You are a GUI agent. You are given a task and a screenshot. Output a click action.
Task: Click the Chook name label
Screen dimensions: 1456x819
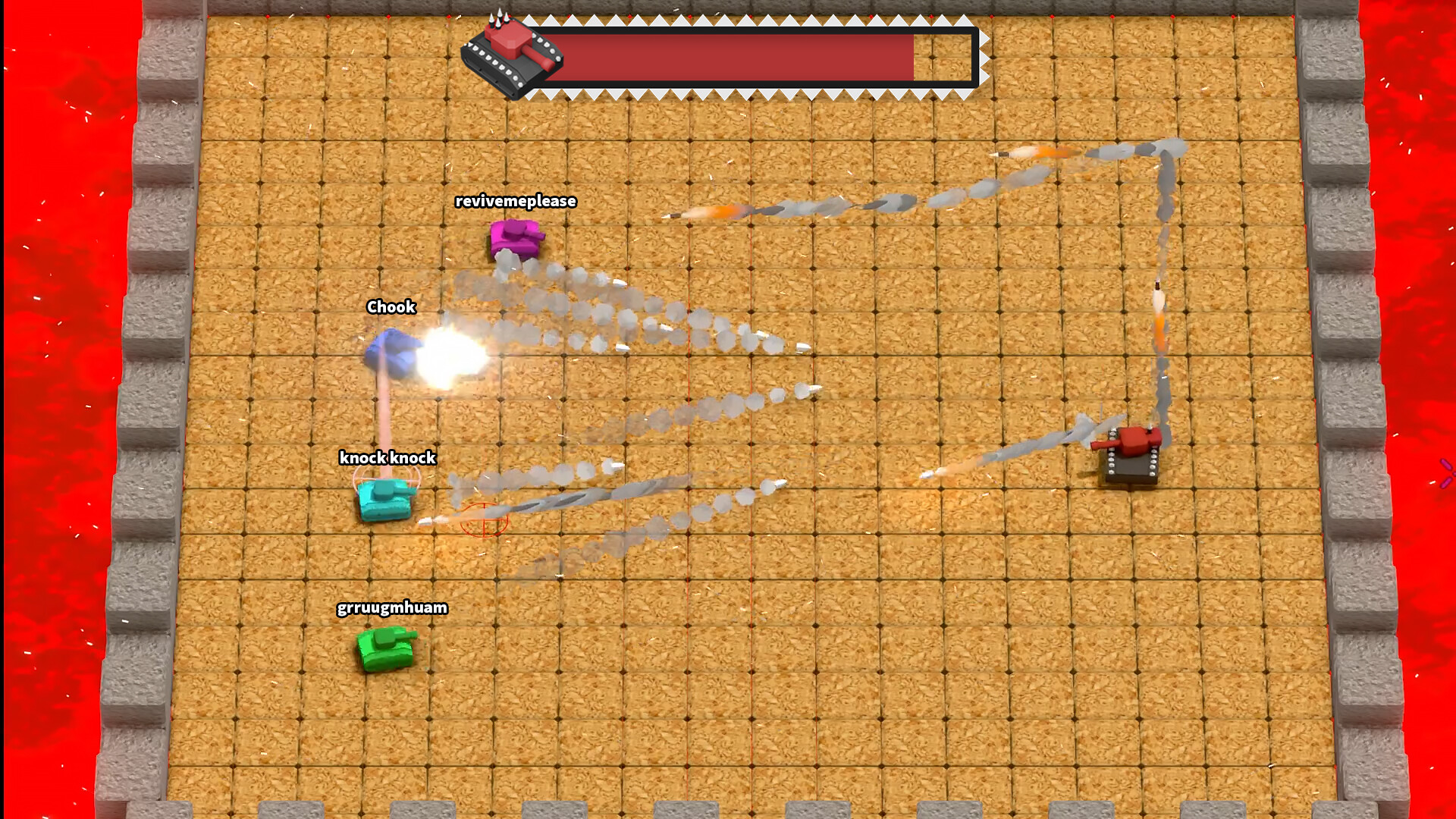click(x=391, y=307)
